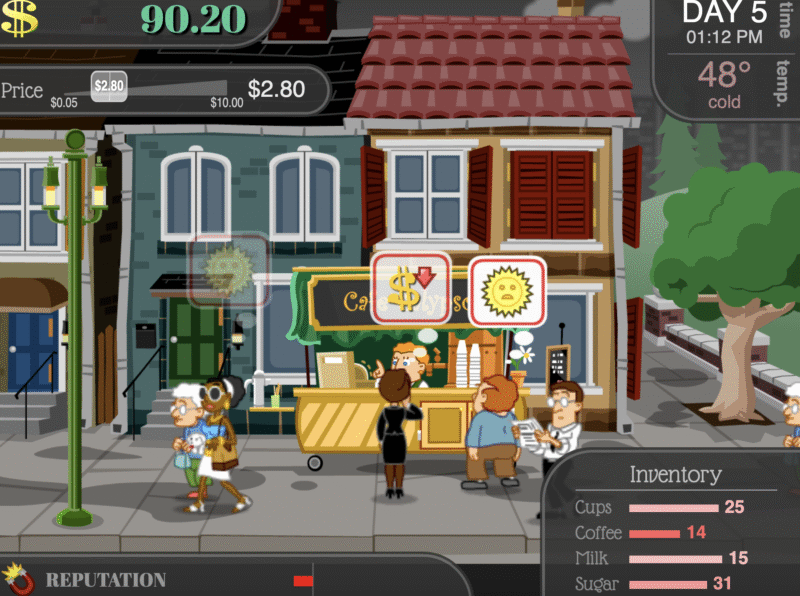Click the $2.80 price slider handle
This screenshot has width=800, height=596.
[108, 86]
